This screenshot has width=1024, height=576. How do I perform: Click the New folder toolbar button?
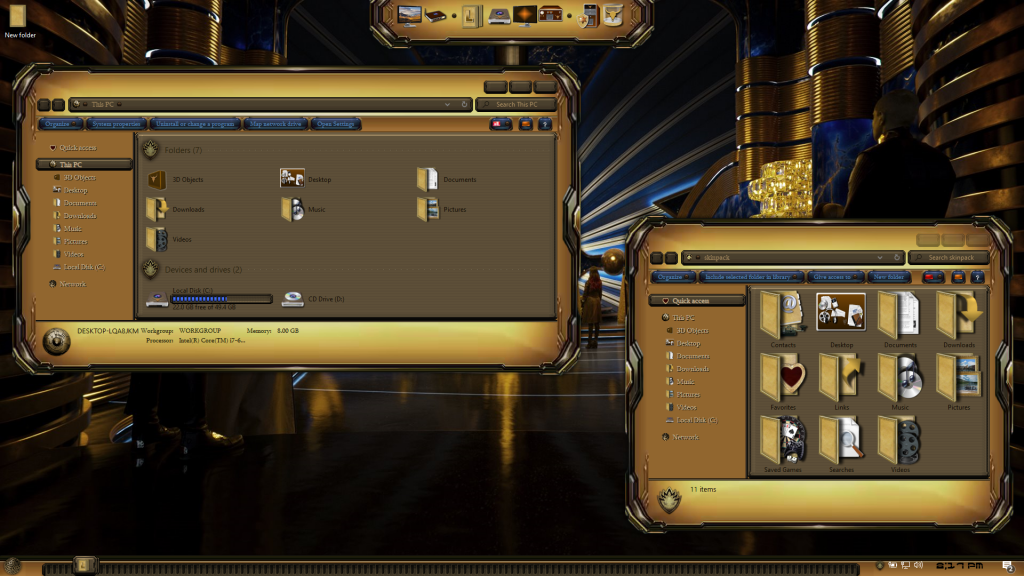point(889,277)
